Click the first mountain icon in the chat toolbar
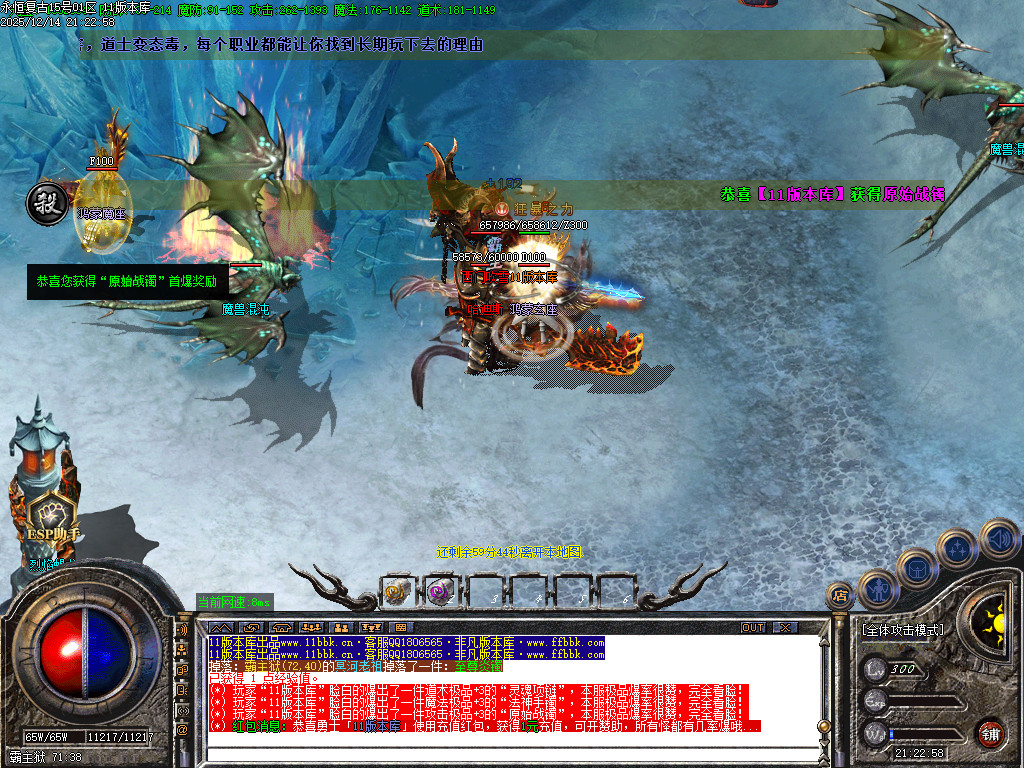The height and width of the screenshot is (768, 1024). pyautogui.click(x=222, y=627)
